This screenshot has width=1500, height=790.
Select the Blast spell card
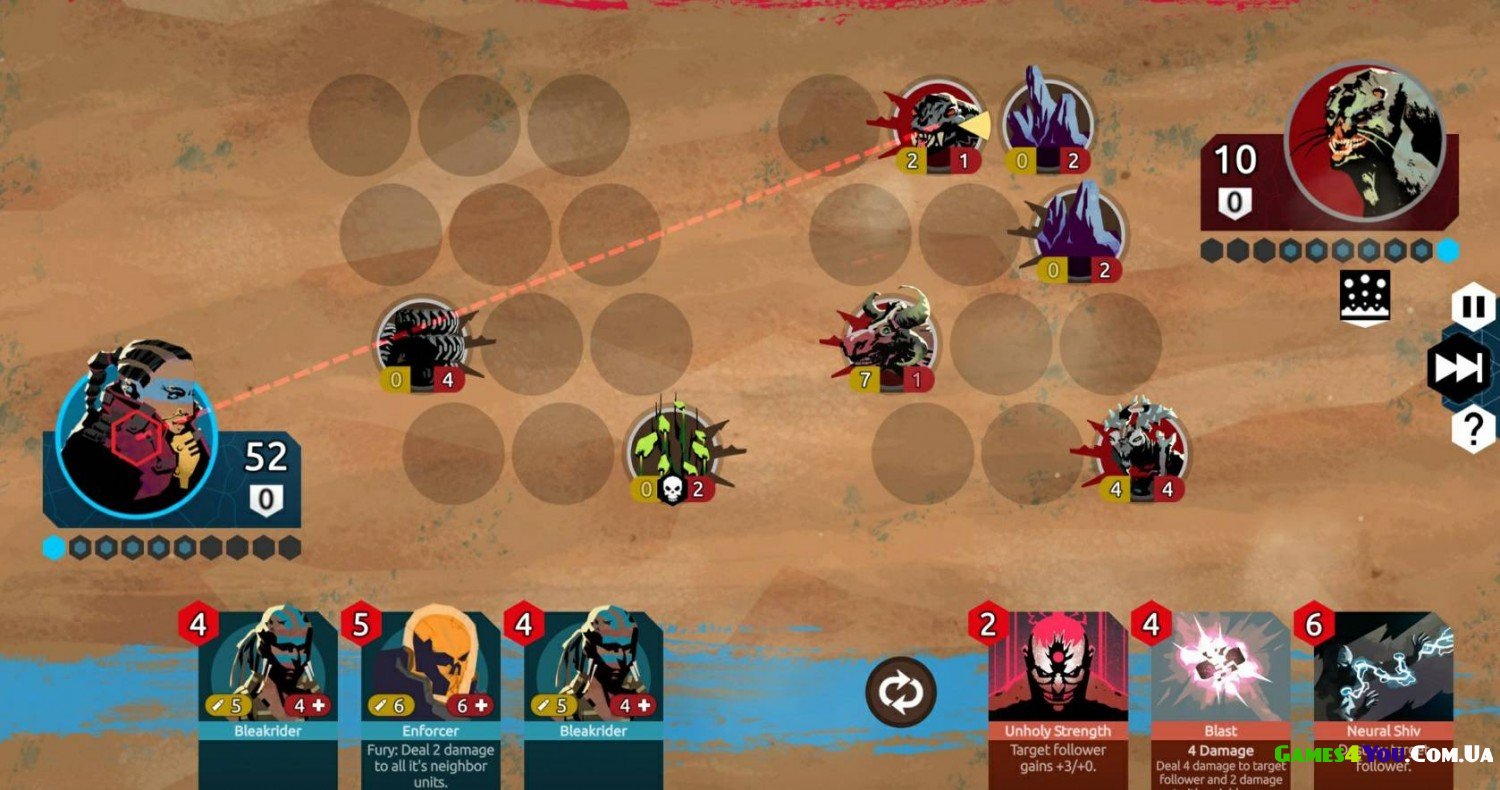(x=1220, y=690)
